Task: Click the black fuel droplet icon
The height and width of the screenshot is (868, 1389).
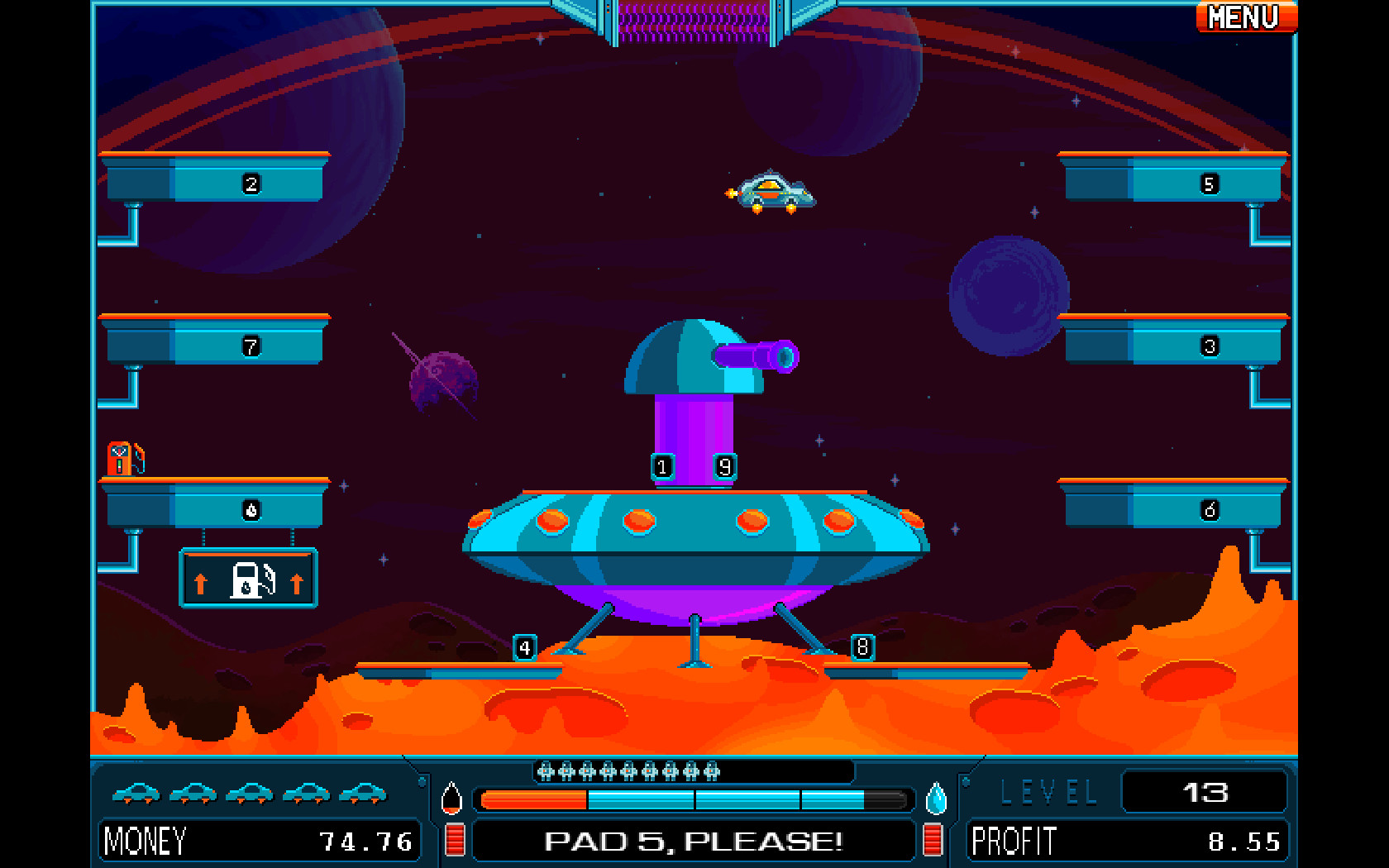Action: point(451,799)
